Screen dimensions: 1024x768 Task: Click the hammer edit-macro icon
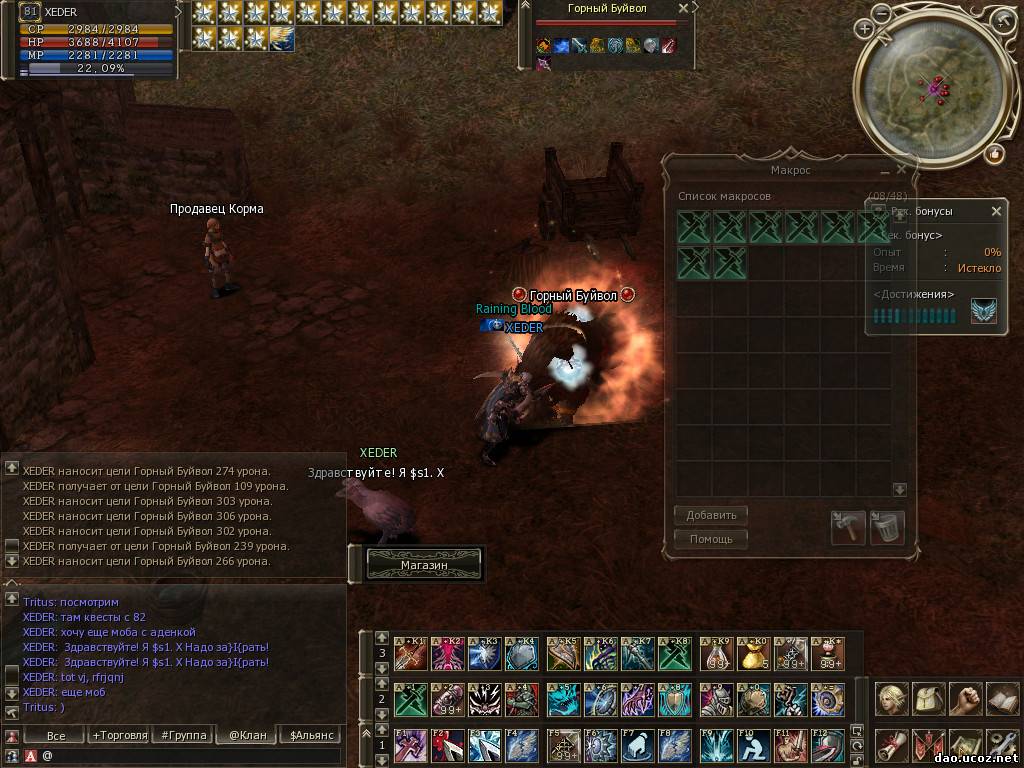point(848,528)
